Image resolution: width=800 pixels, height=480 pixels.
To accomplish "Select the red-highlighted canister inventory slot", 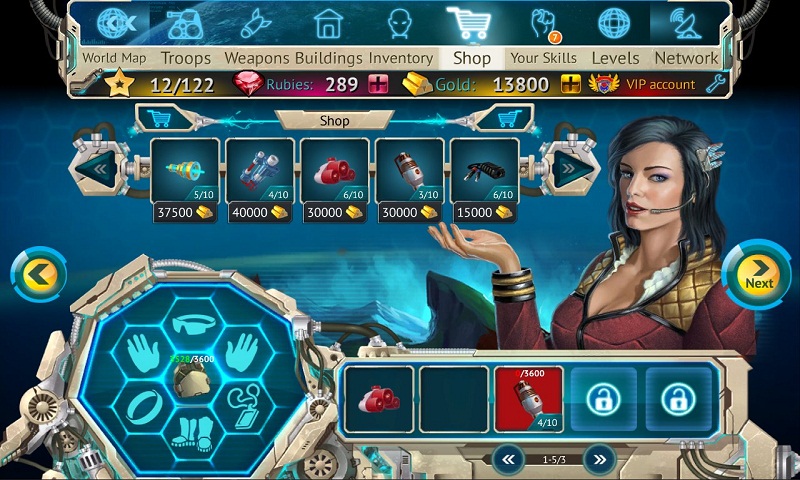I will pos(529,398).
